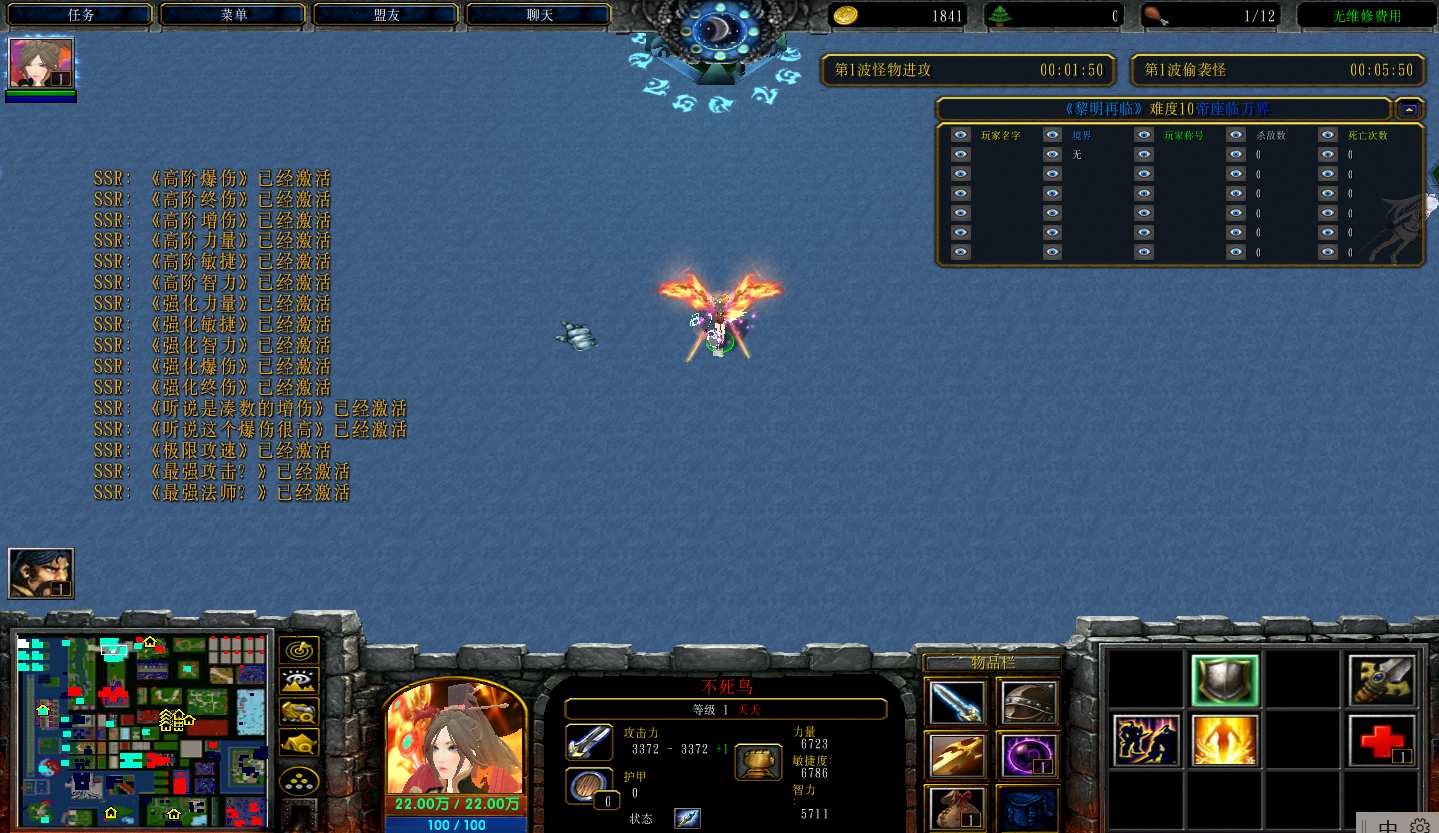Select the glowing blue sword inventory item

[954, 703]
